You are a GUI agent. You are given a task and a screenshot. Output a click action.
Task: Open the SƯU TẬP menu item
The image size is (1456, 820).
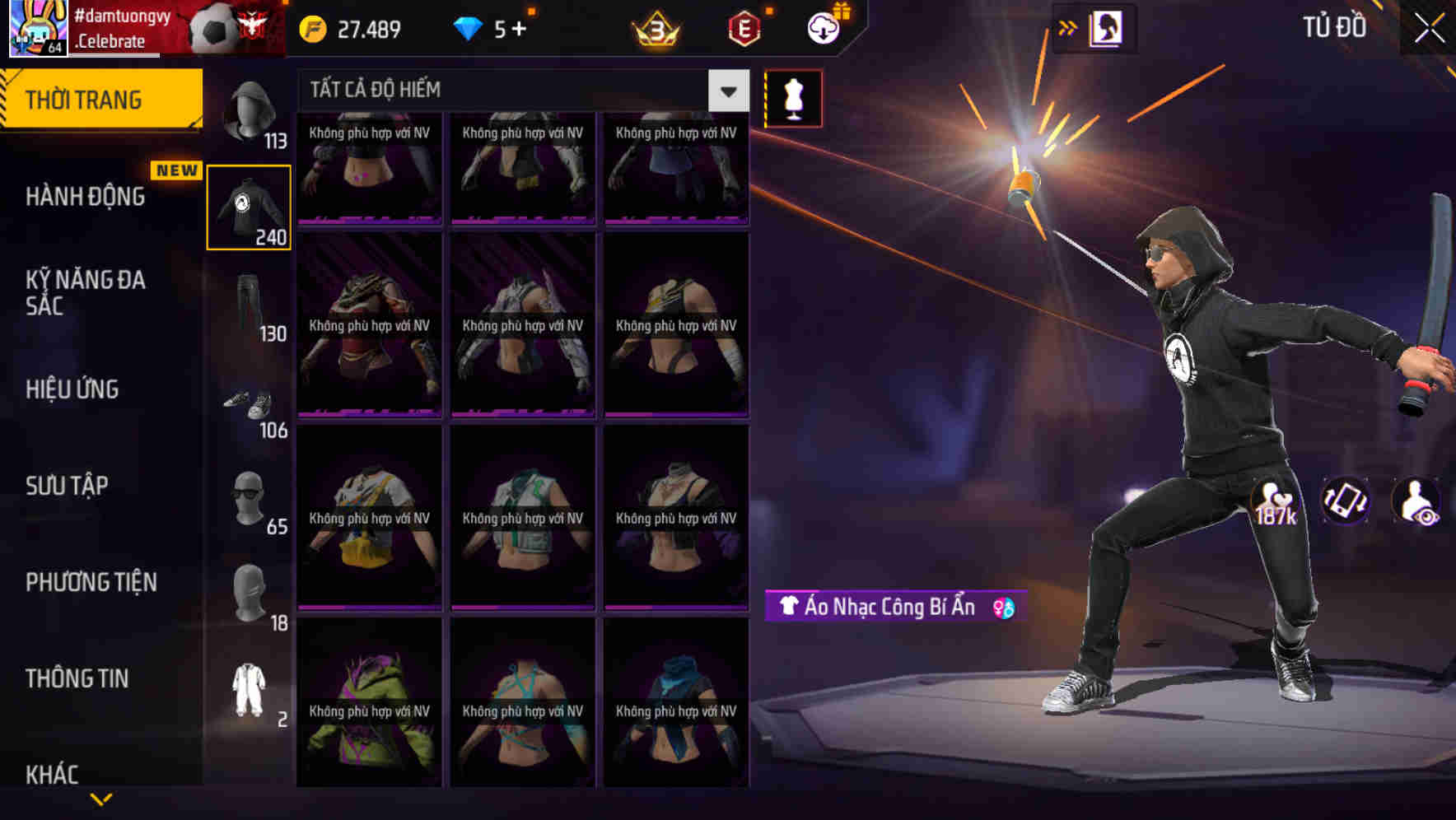[x=69, y=486]
